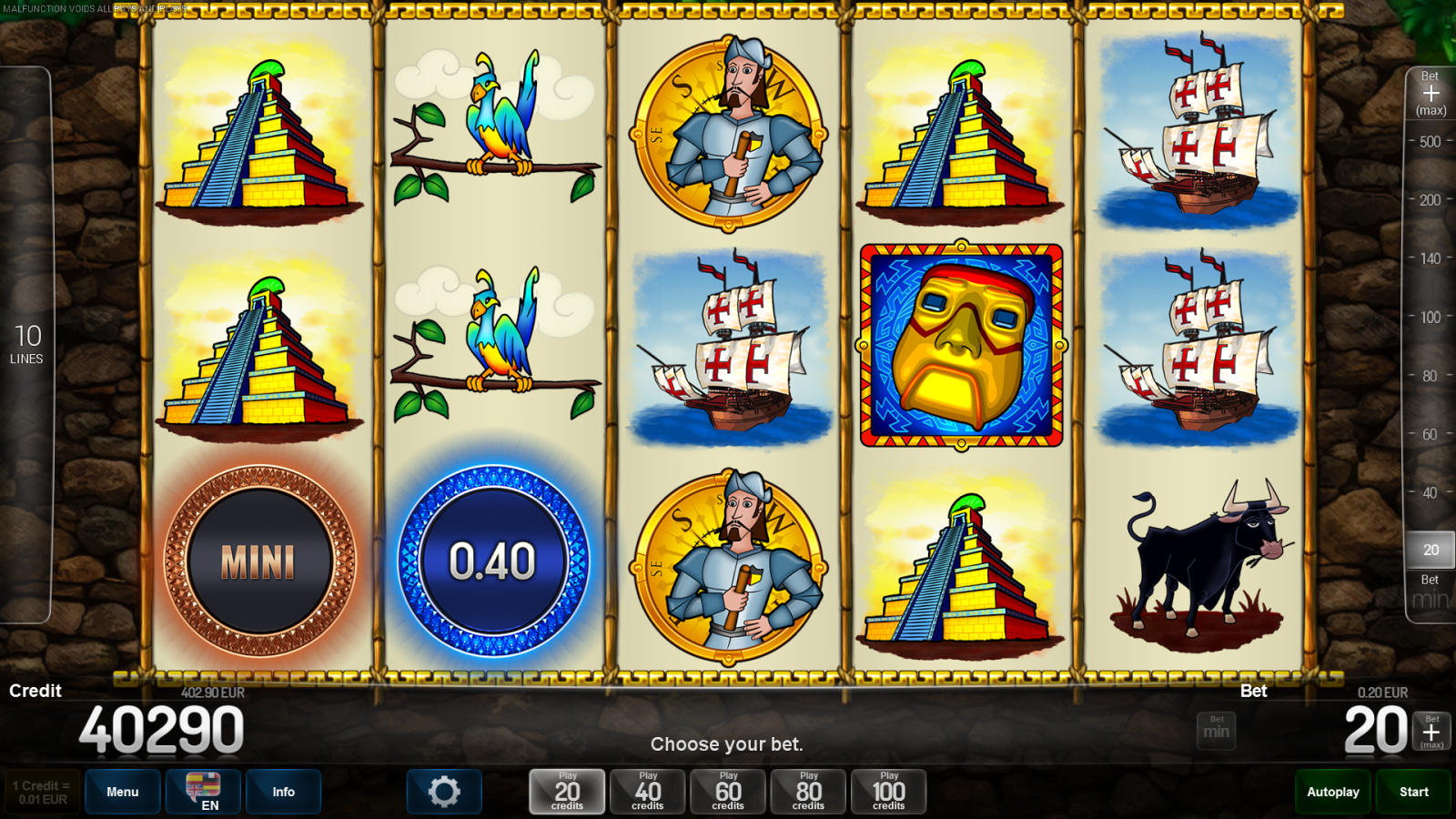This screenshot has width=1456, height=819.
Task: Click the MINI jackpot medallion on the reels
Action: point(260,561)
